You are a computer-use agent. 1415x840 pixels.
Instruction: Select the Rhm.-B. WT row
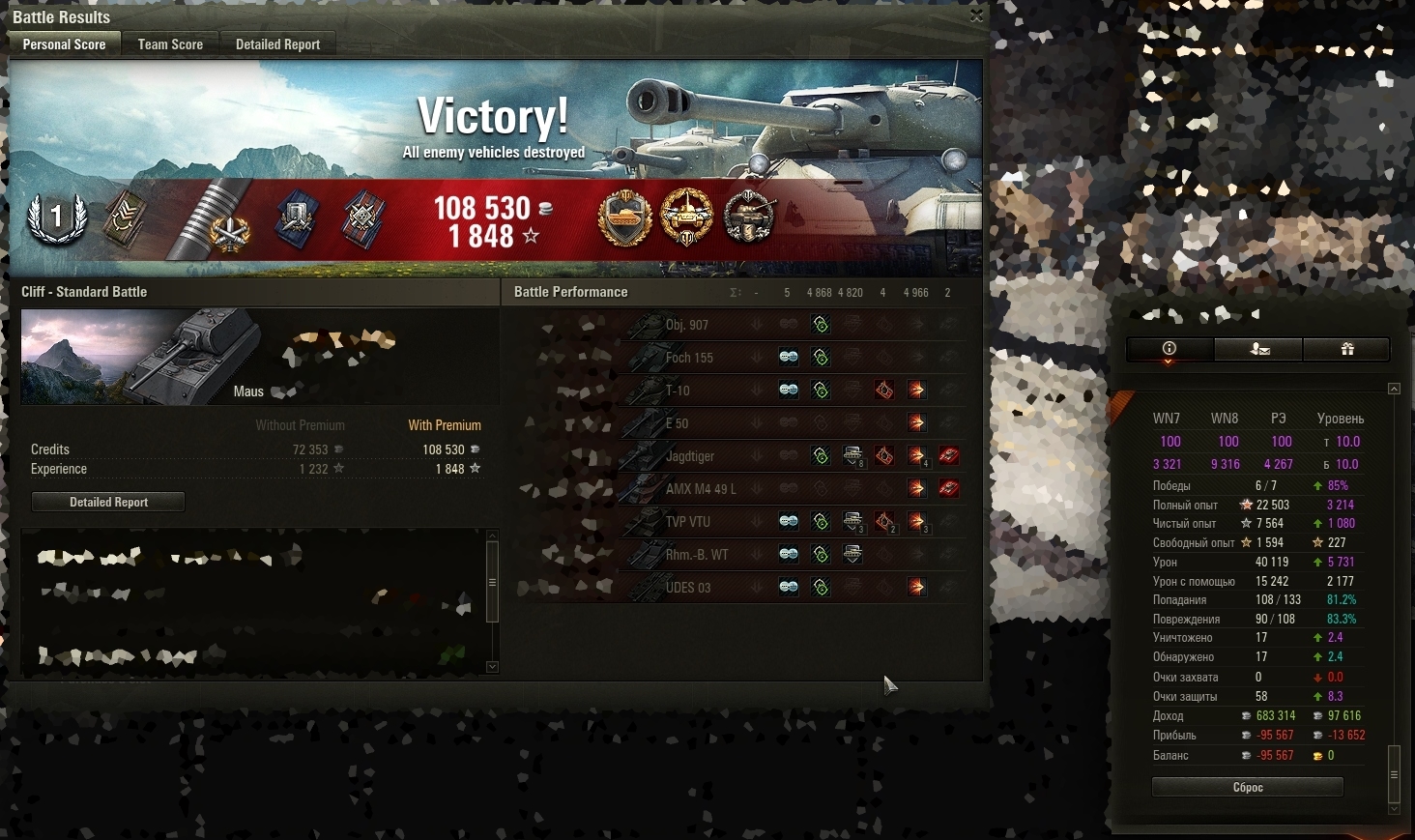pos(697,555)
